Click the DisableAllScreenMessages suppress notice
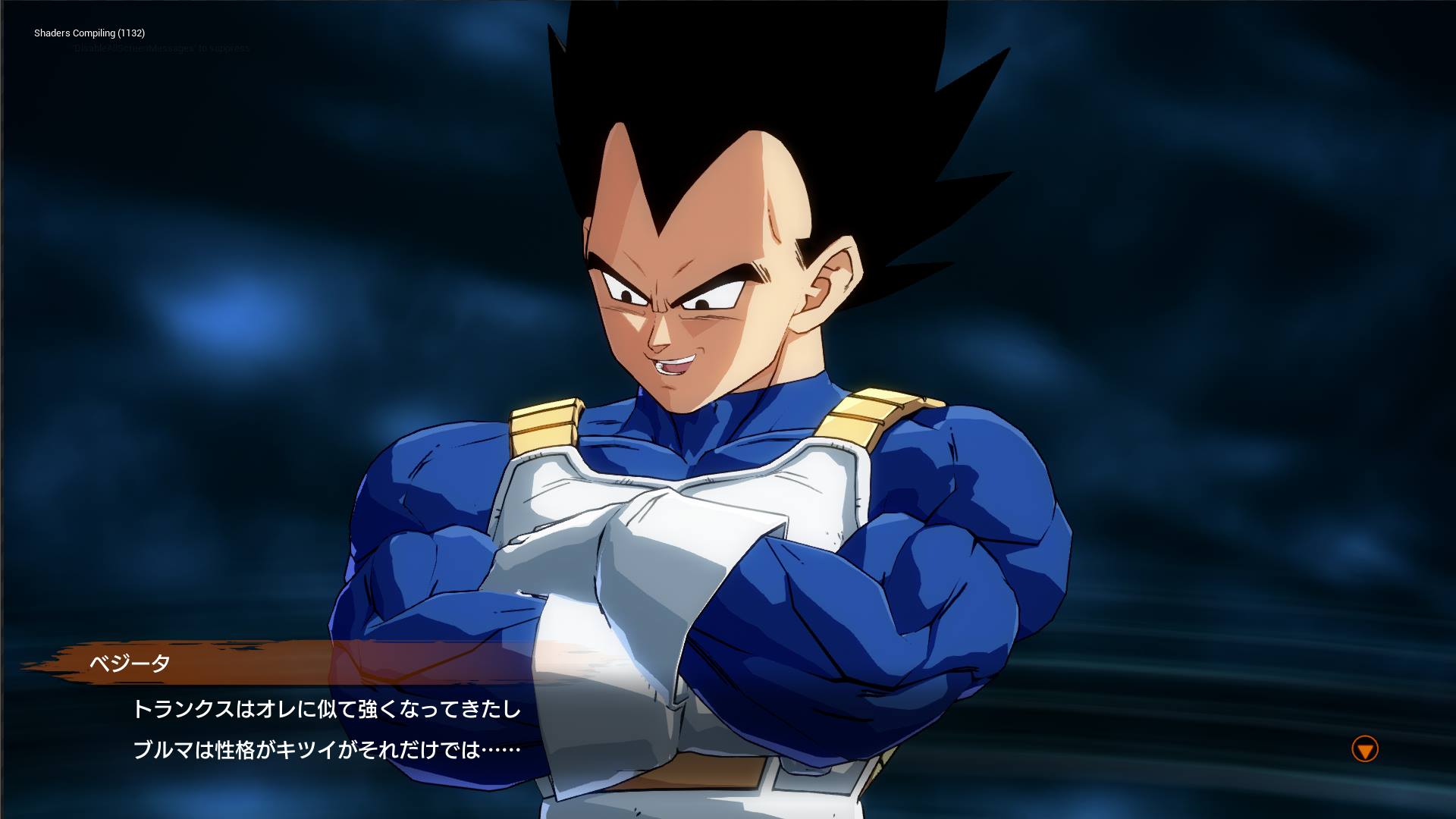Image resolution: width=1456 pixels, height=819 pixels. pyautogui.click(x=159, y=47)
